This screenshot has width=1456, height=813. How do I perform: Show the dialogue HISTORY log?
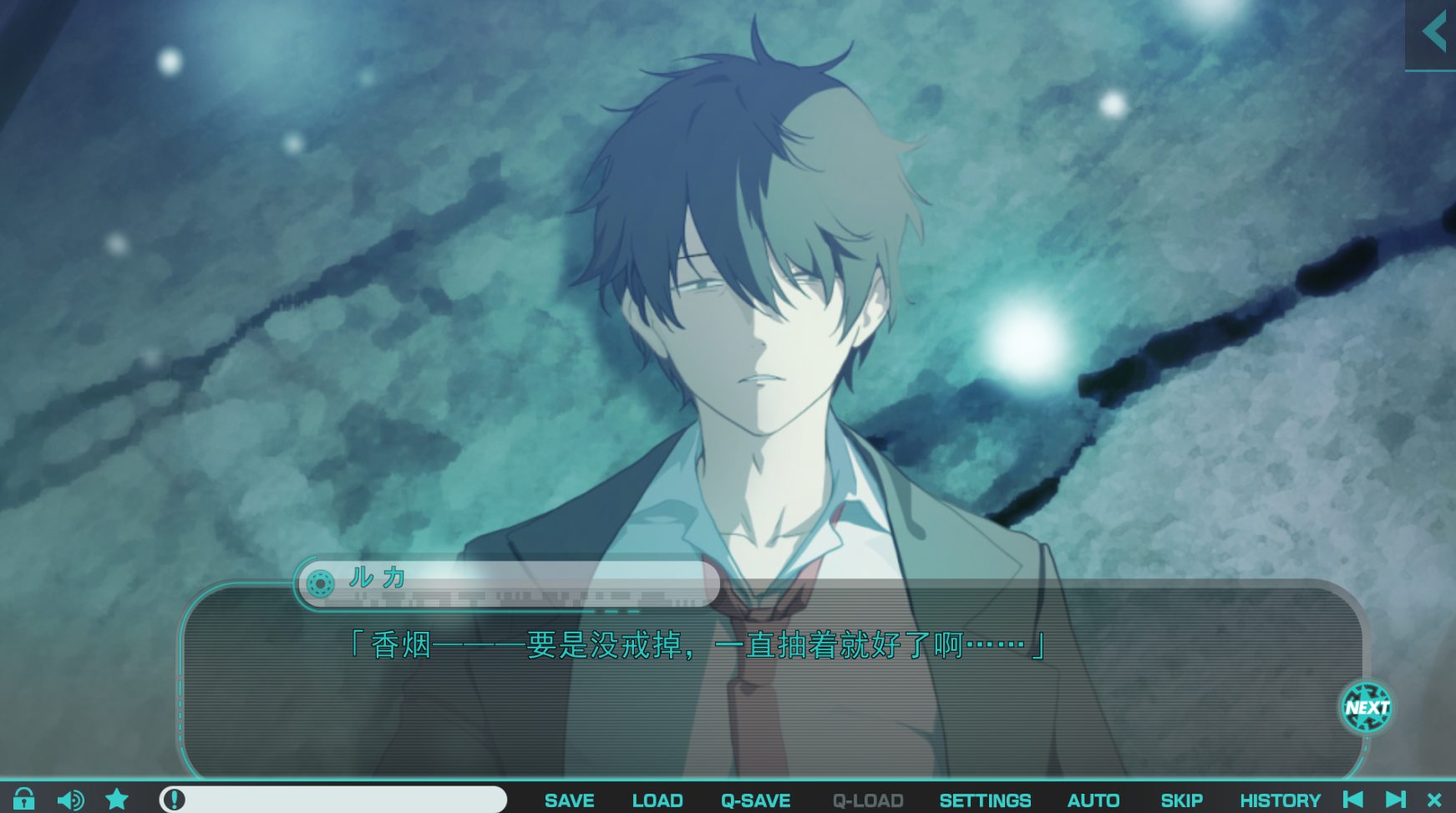pyautogui.click(x=1280, y=800)
